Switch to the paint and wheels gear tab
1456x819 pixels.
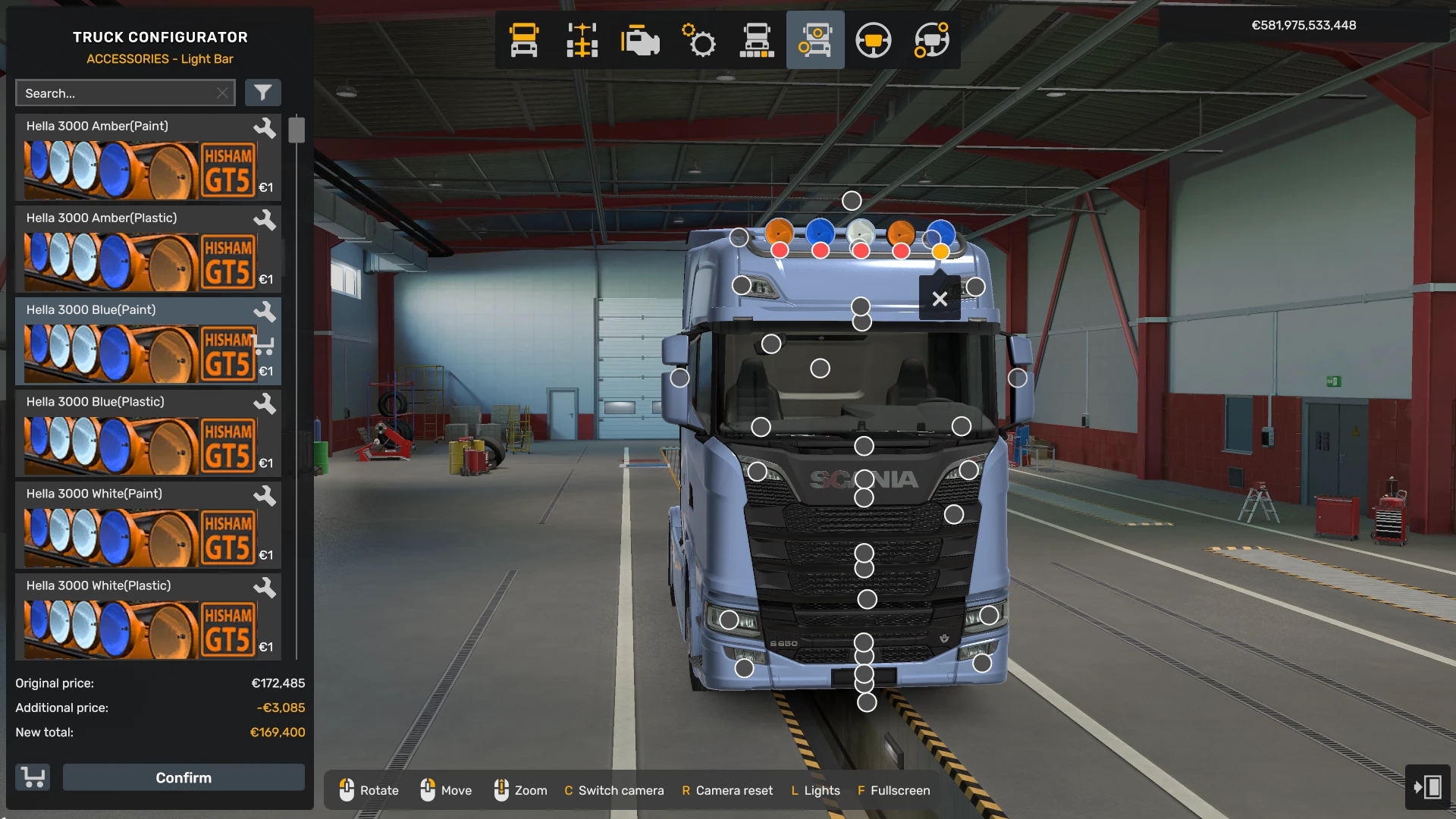[x=698, y=40]
